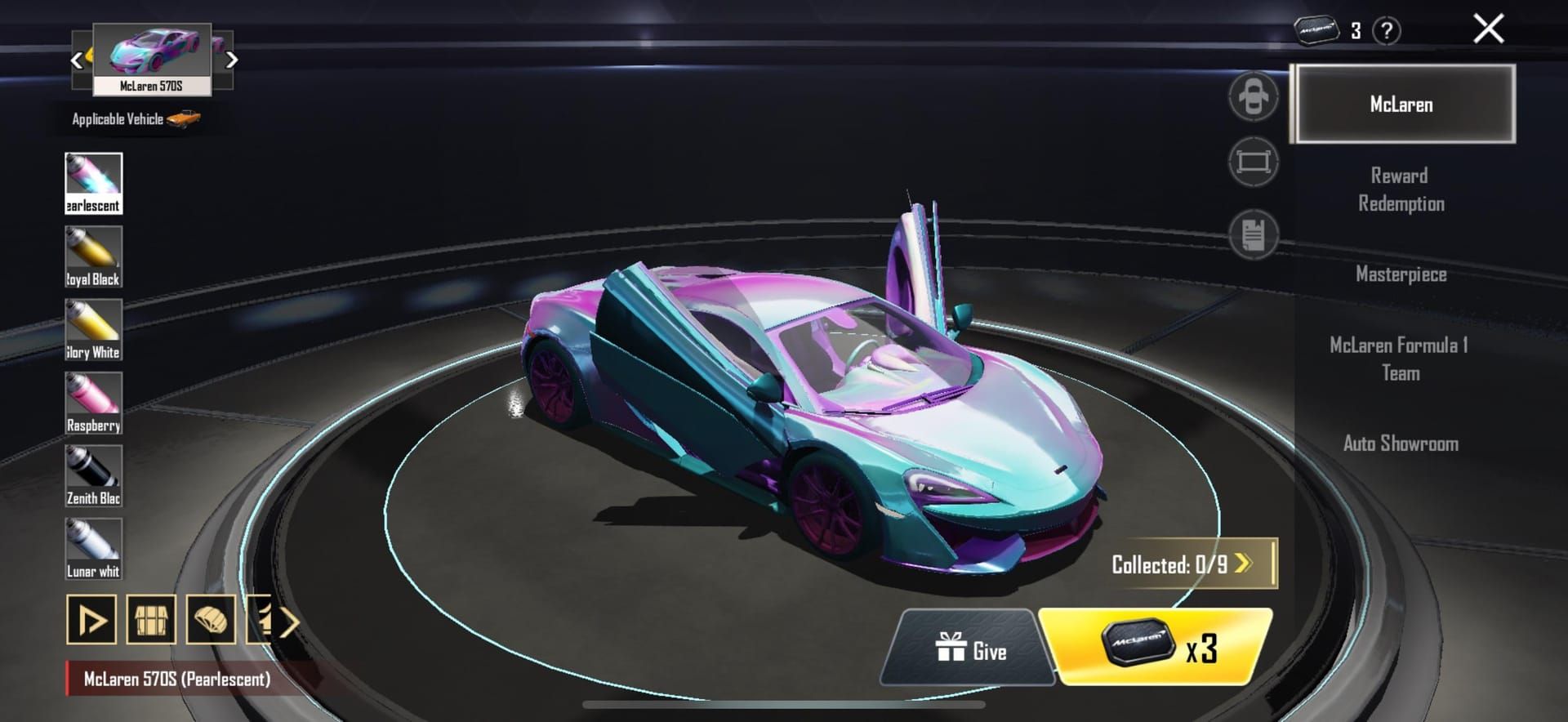Select the playback preview icon bottom left
This screenshot has width=1568, height=722.
[92, 621]
